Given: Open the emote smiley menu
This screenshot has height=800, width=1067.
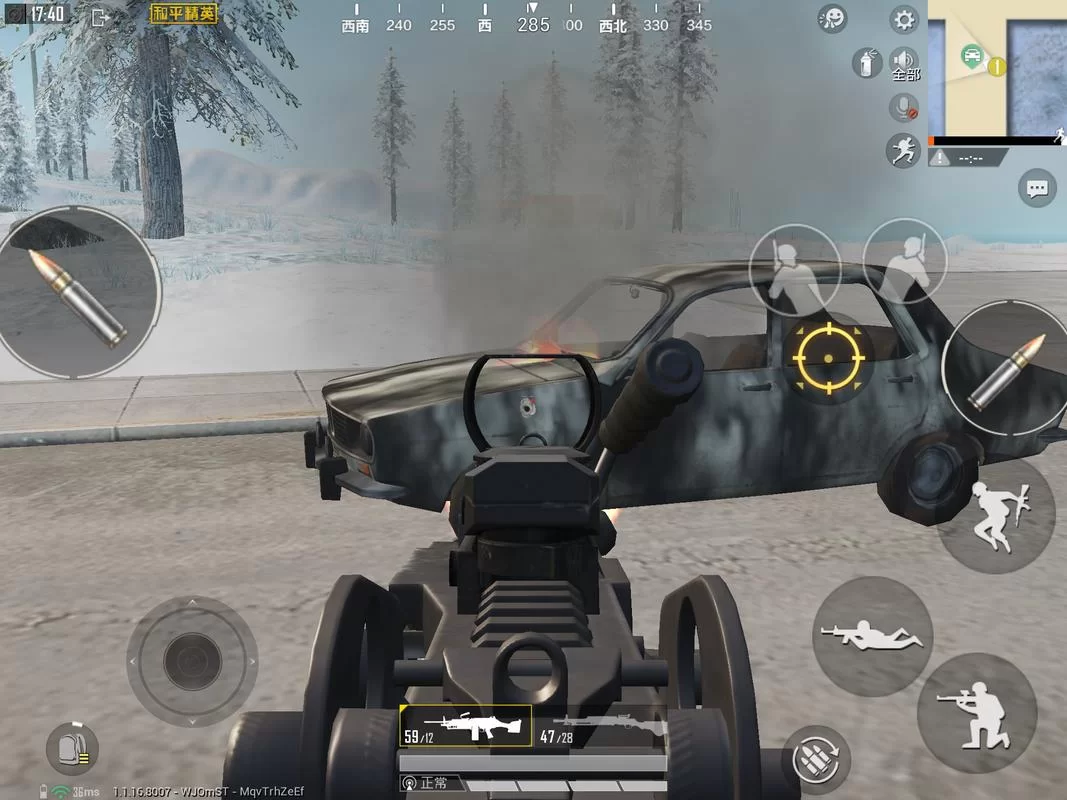Looking at the screenshot, I should pyautogui.click(x=832, y=19).
